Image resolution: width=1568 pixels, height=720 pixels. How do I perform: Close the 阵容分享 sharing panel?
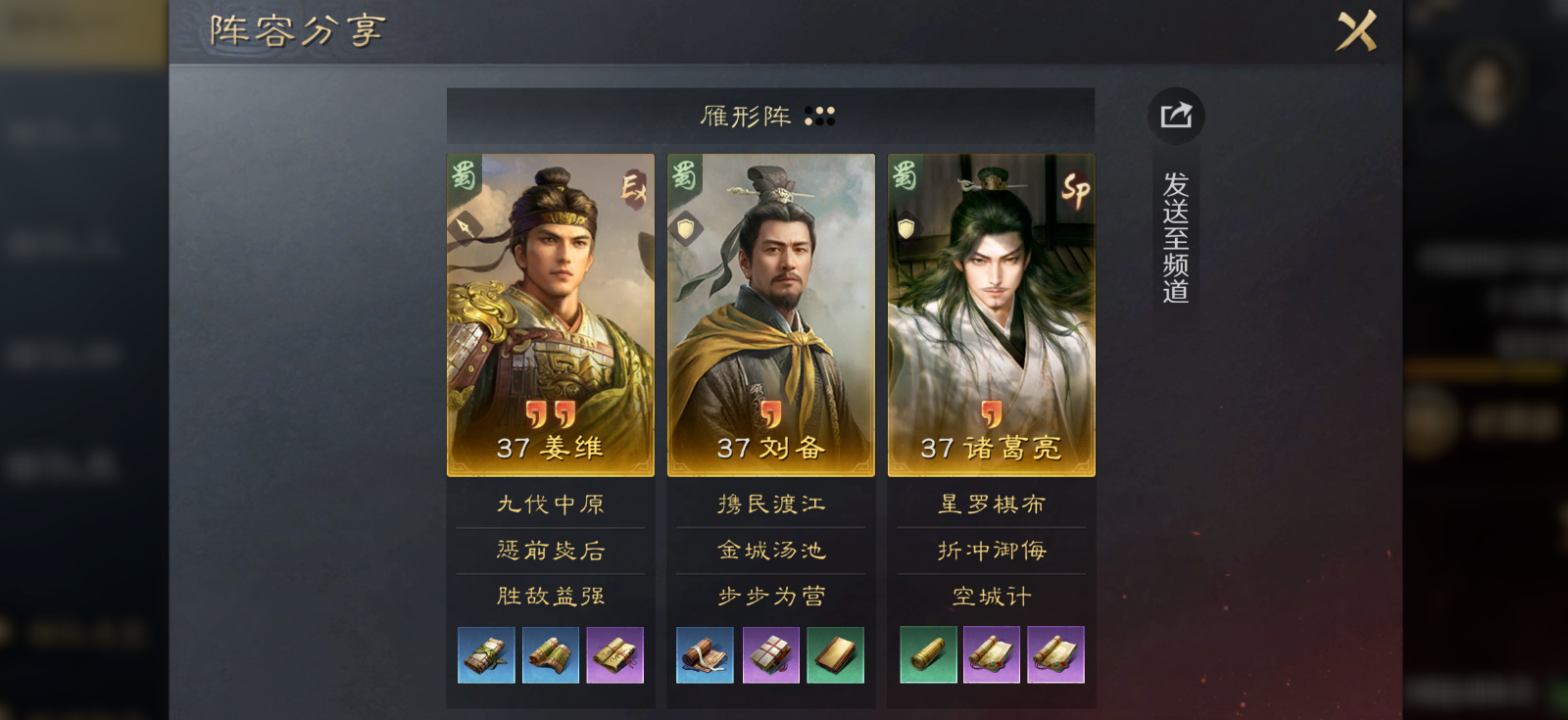(x=1357, y=32)
